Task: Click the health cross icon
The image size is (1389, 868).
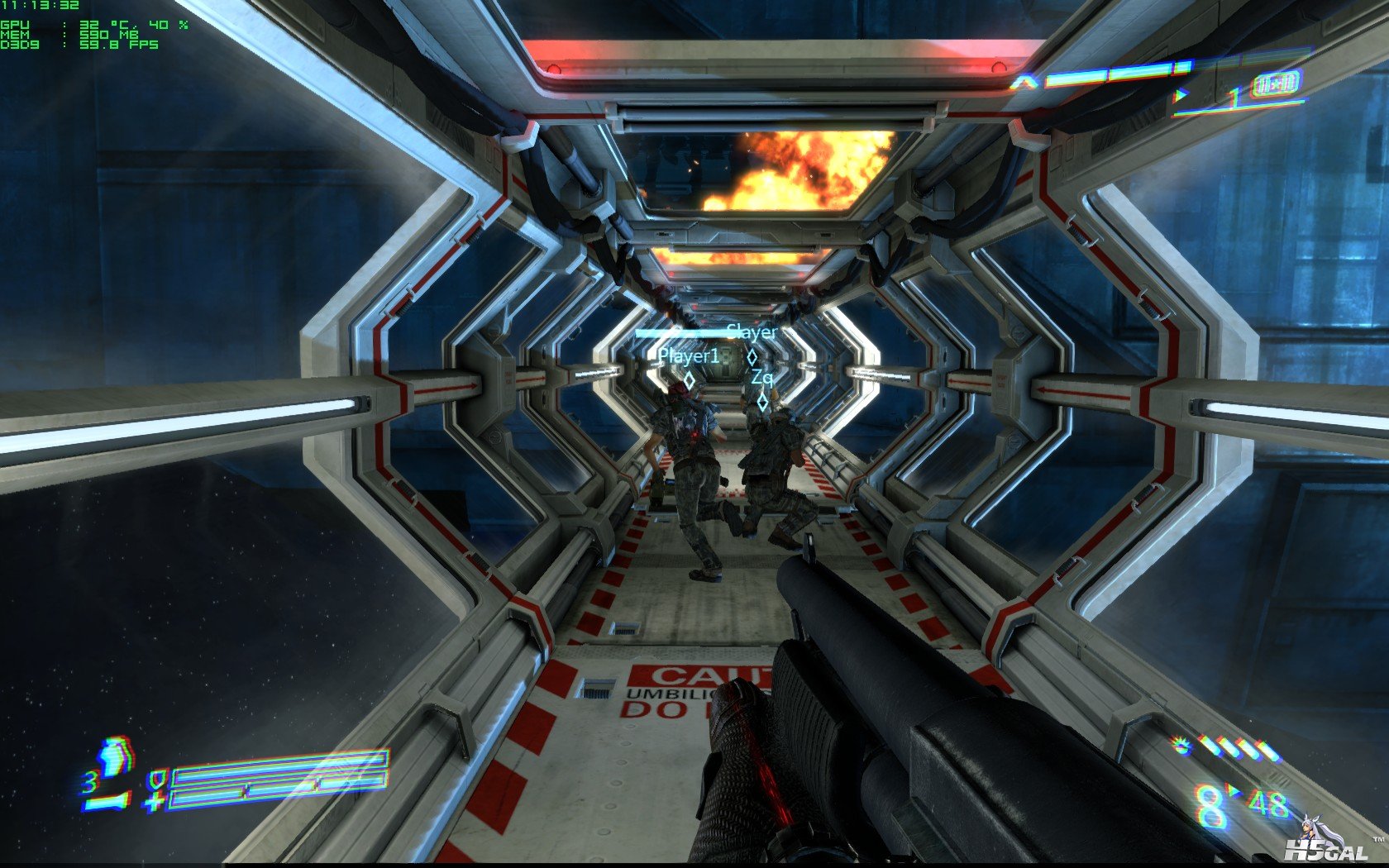Action: 154,800
